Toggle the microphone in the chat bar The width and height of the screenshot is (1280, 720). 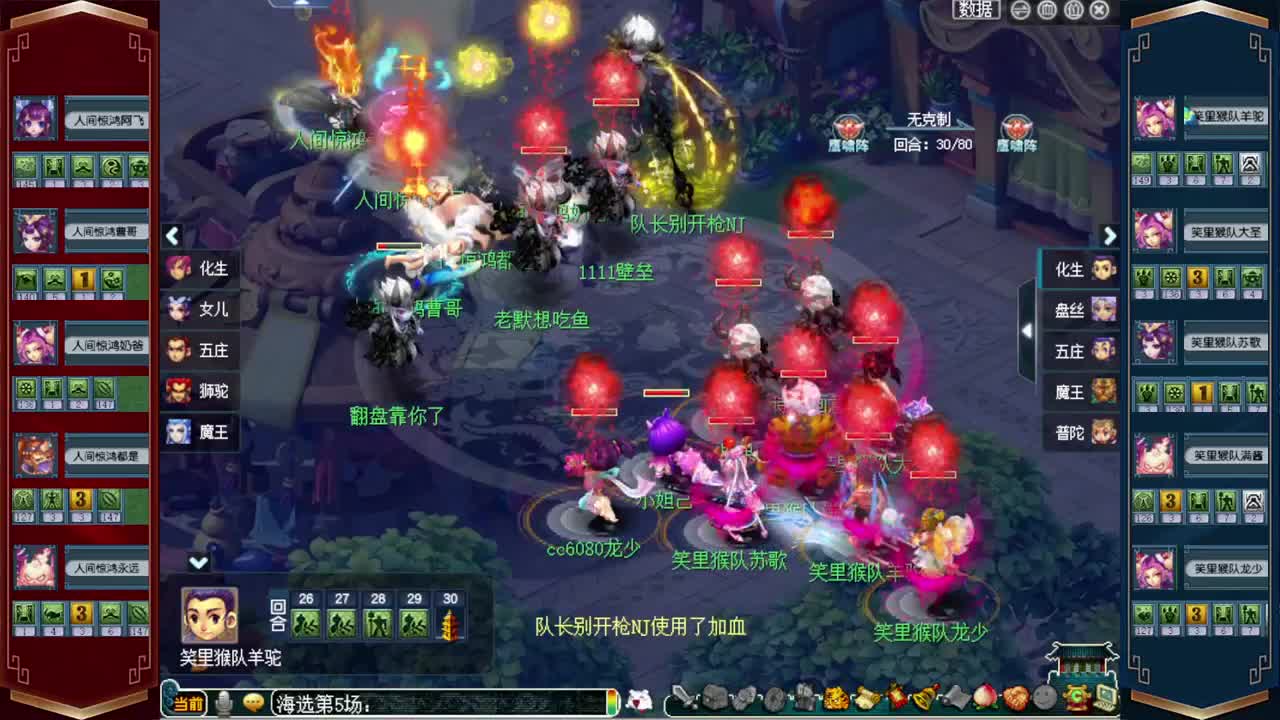(222, 704)
